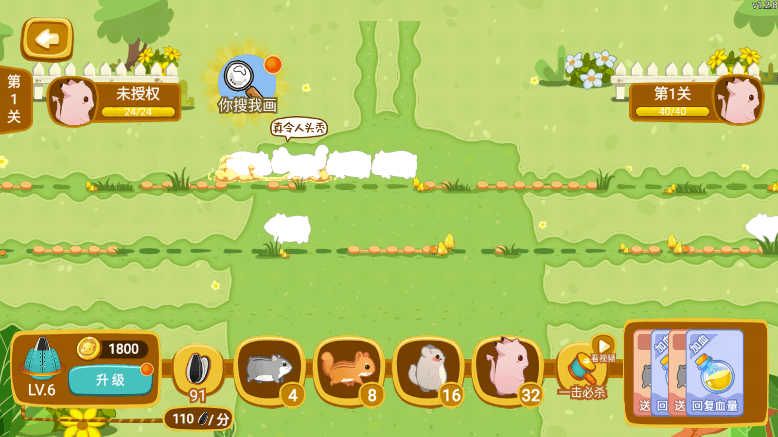Deploy the gray hamster costing 4

coord(268,369)
